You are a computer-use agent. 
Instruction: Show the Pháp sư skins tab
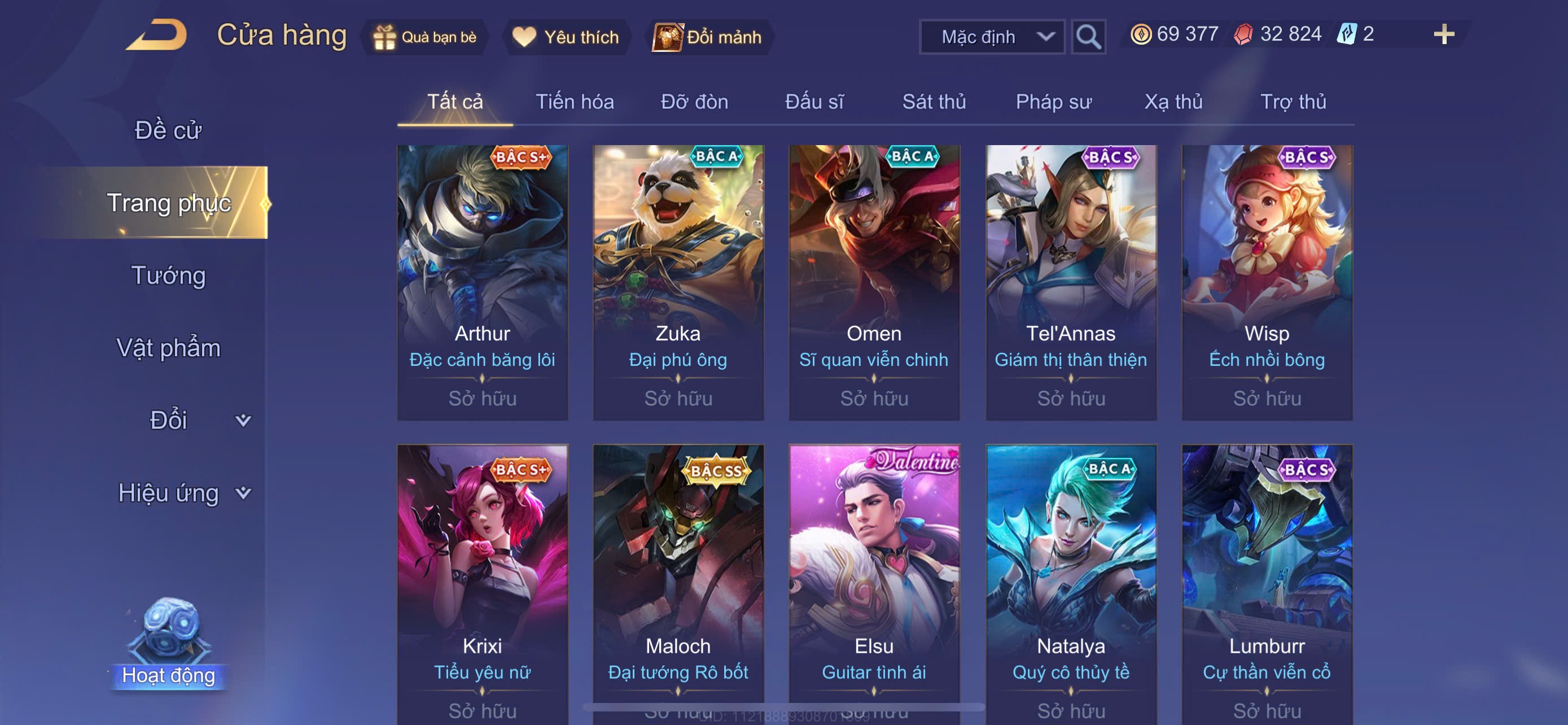pos(1053,102)
